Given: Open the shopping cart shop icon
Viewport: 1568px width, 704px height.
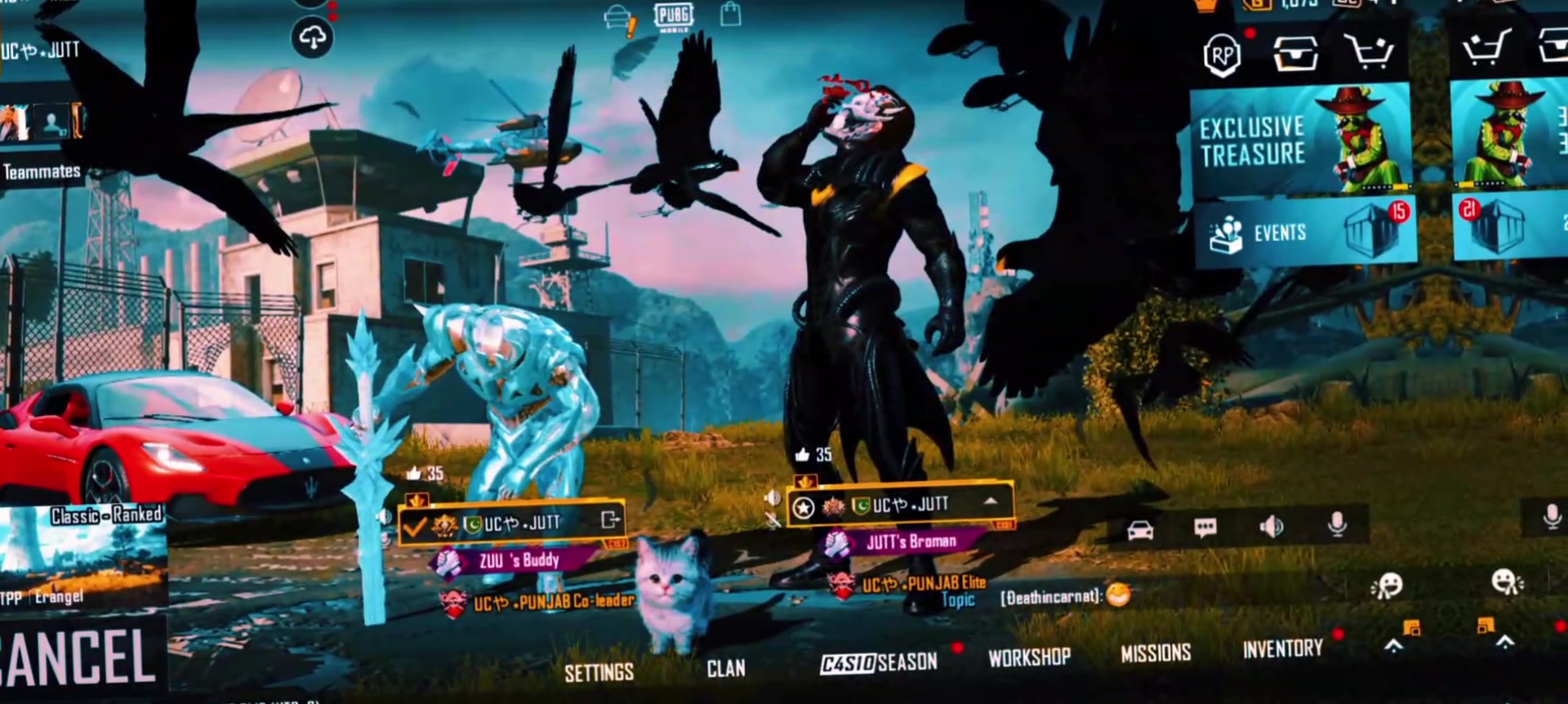Looking at the screenshot, I should pos(1370,52).
